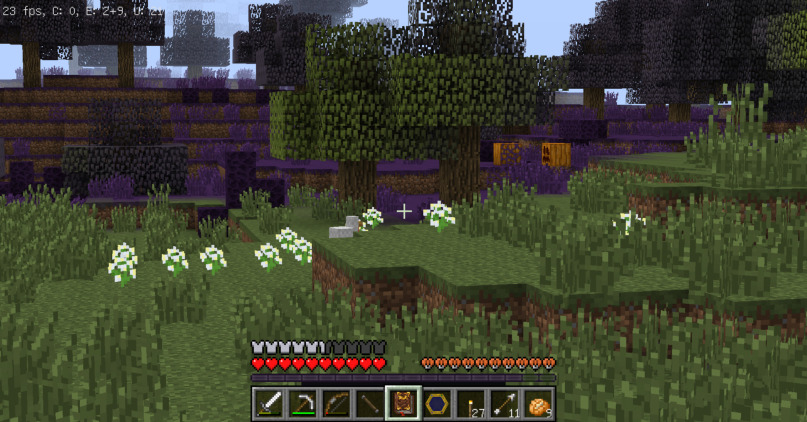The height and width of the screenshot is (422, 807).
Task: Select the gold hexagon item slot
Action: click(x=437, y=404)
